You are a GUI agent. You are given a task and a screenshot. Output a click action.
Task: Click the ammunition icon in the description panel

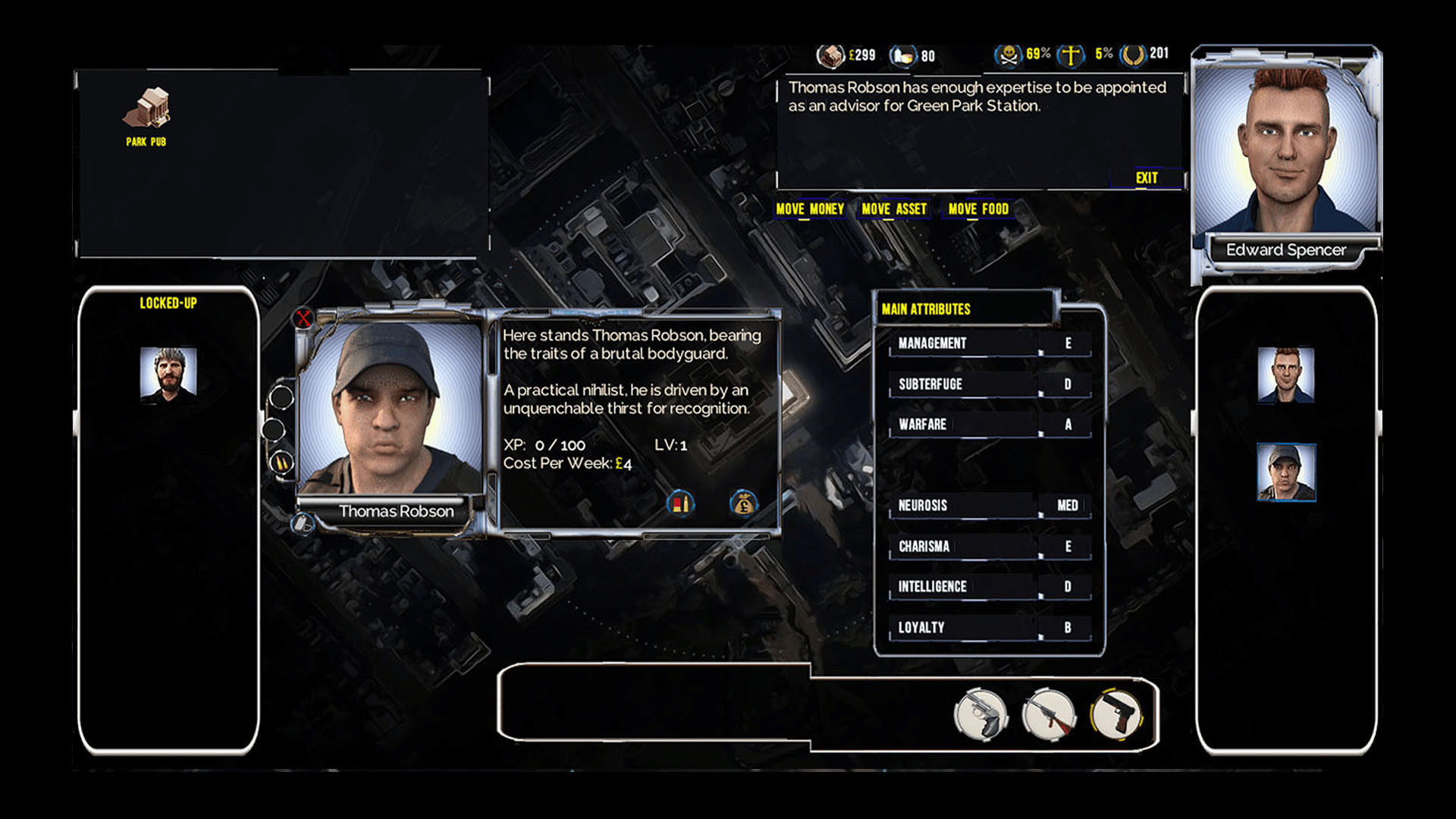click(680, 504)
